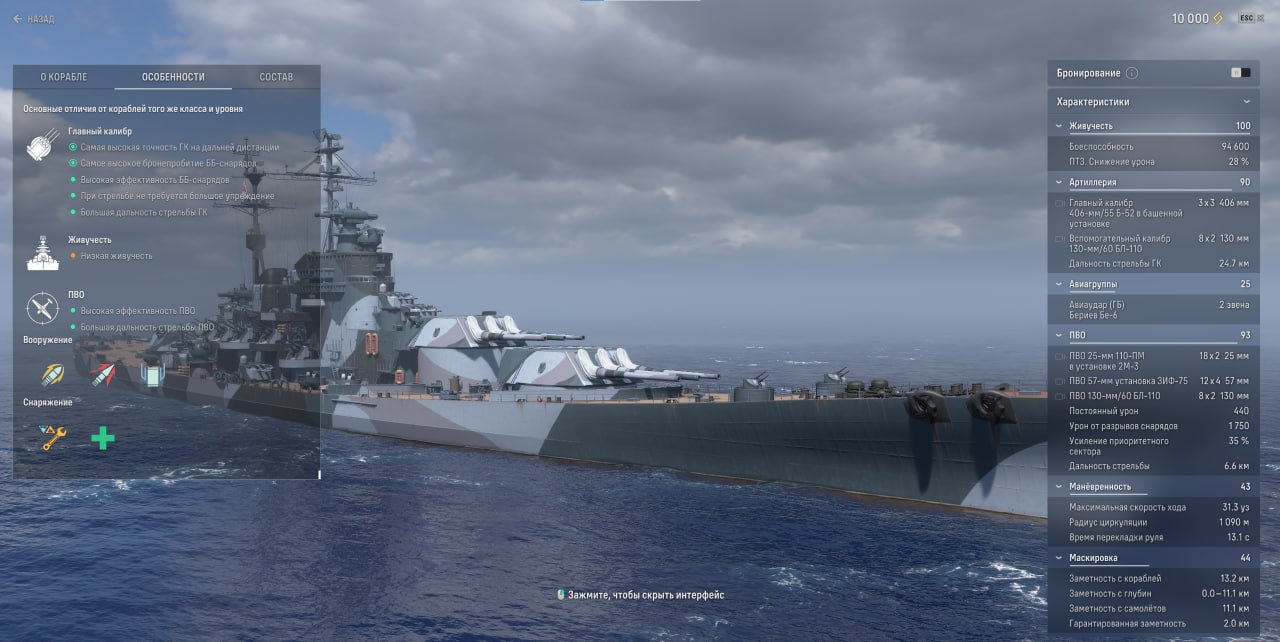Close the screen with the ESC button
Image resolution: width=1280 pixels, height=642 pixels.
pos(1246,18)
